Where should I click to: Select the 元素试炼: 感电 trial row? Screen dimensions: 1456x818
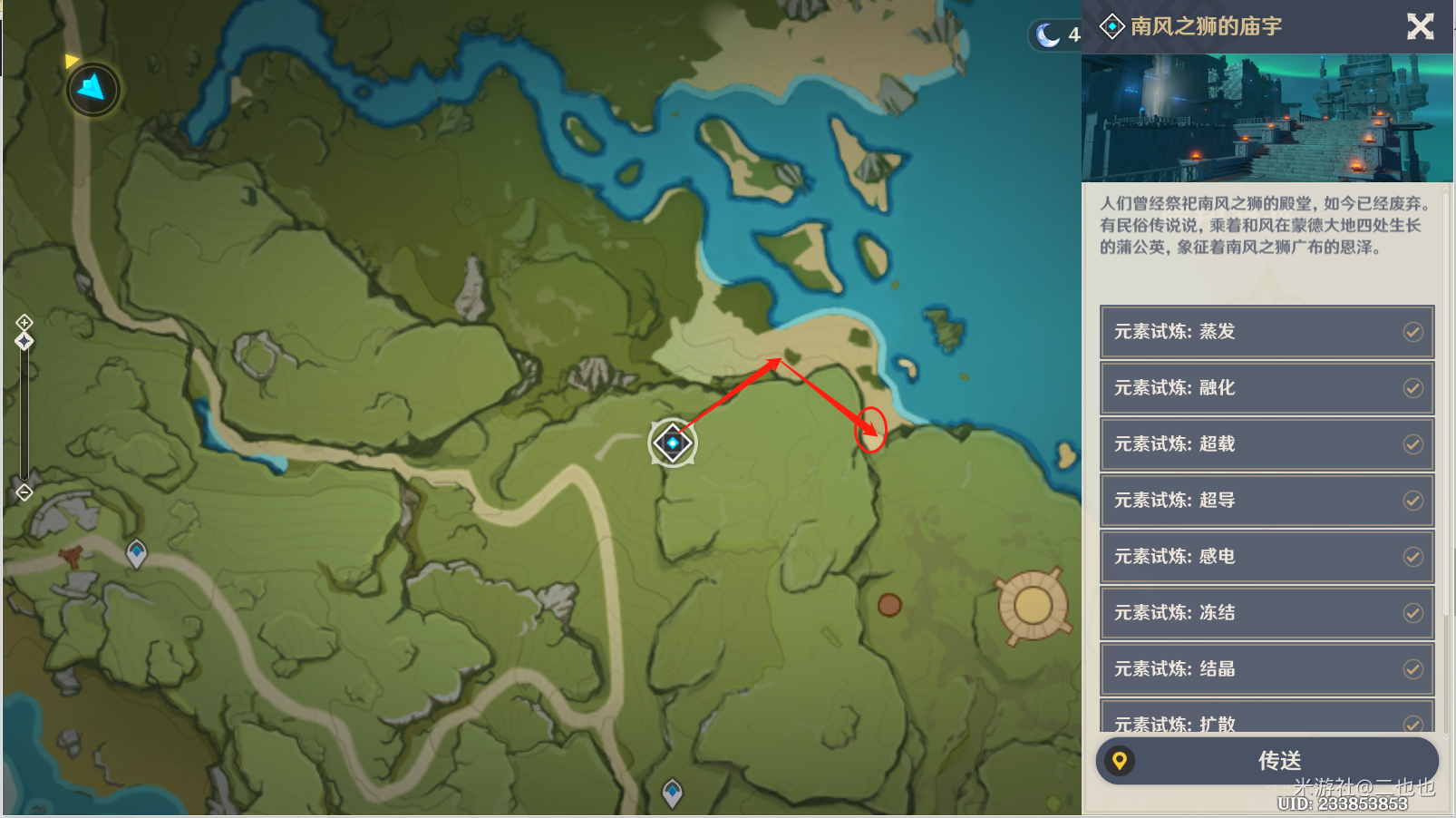tap(1267, 557)
